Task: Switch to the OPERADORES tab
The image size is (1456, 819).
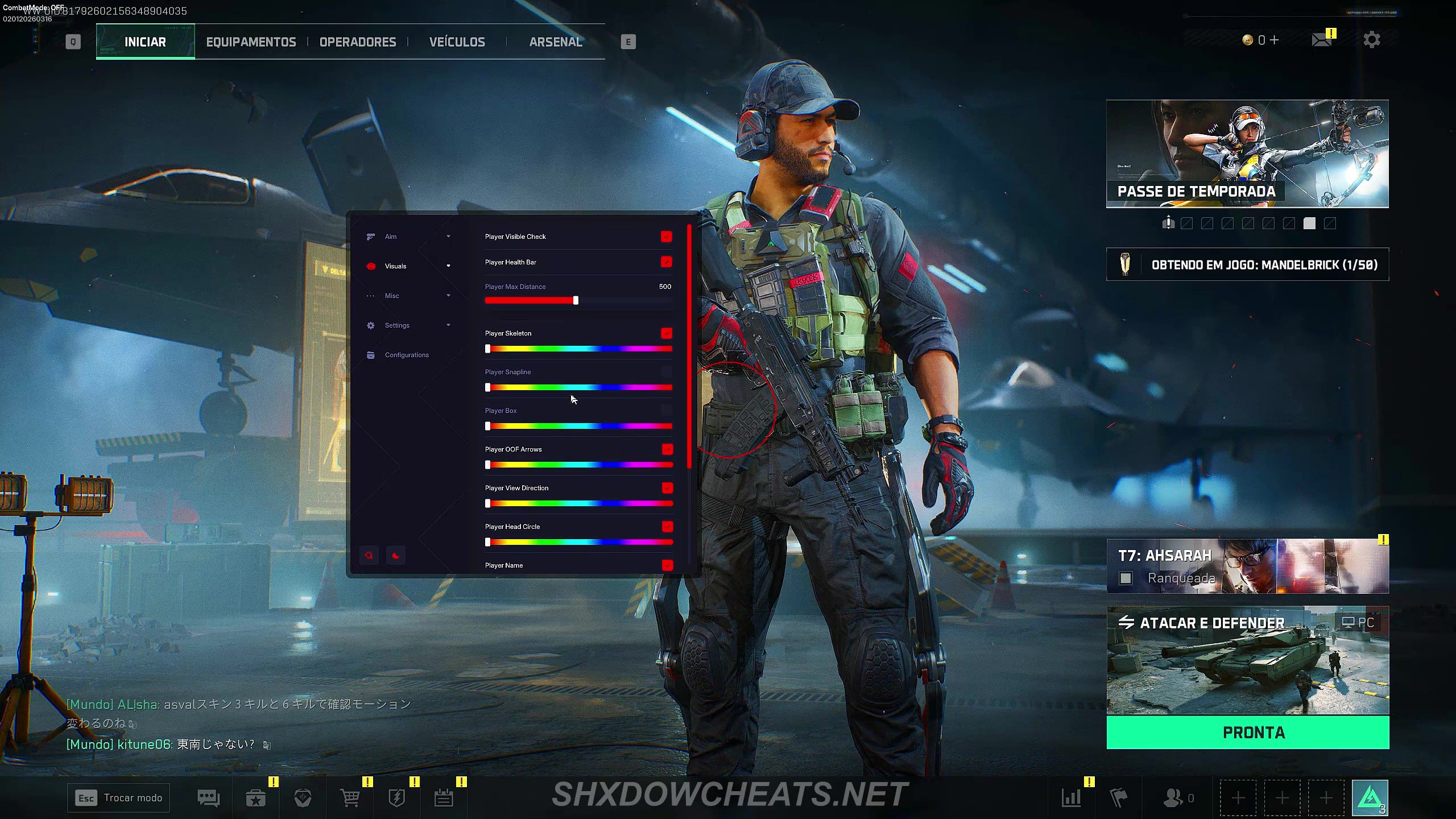Action: click(x=358, y=41)
